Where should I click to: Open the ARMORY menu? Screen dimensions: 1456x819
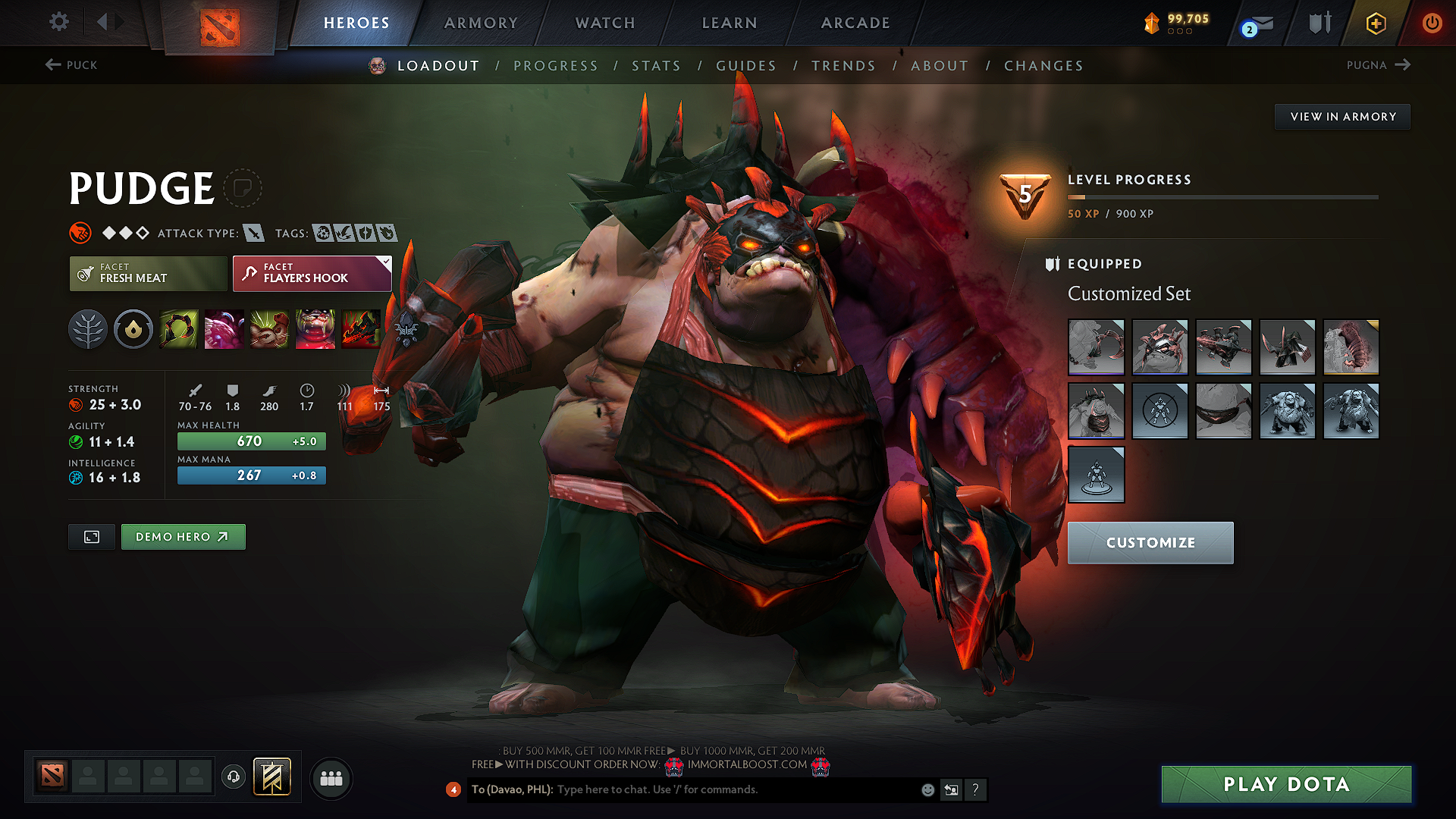(x=481, y=23)
